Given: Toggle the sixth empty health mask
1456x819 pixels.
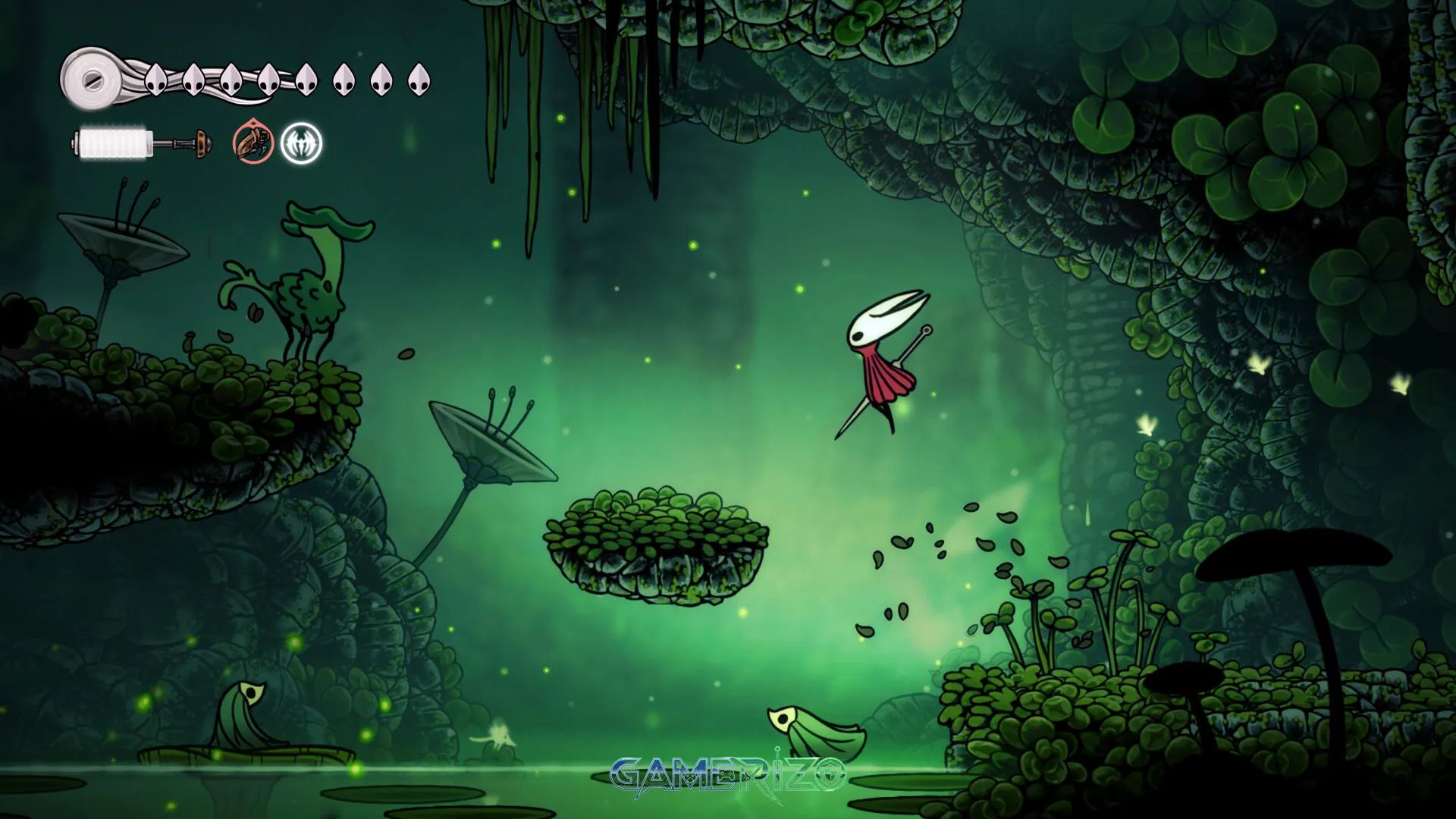Looking at the screenshot, I should [344, 78].
